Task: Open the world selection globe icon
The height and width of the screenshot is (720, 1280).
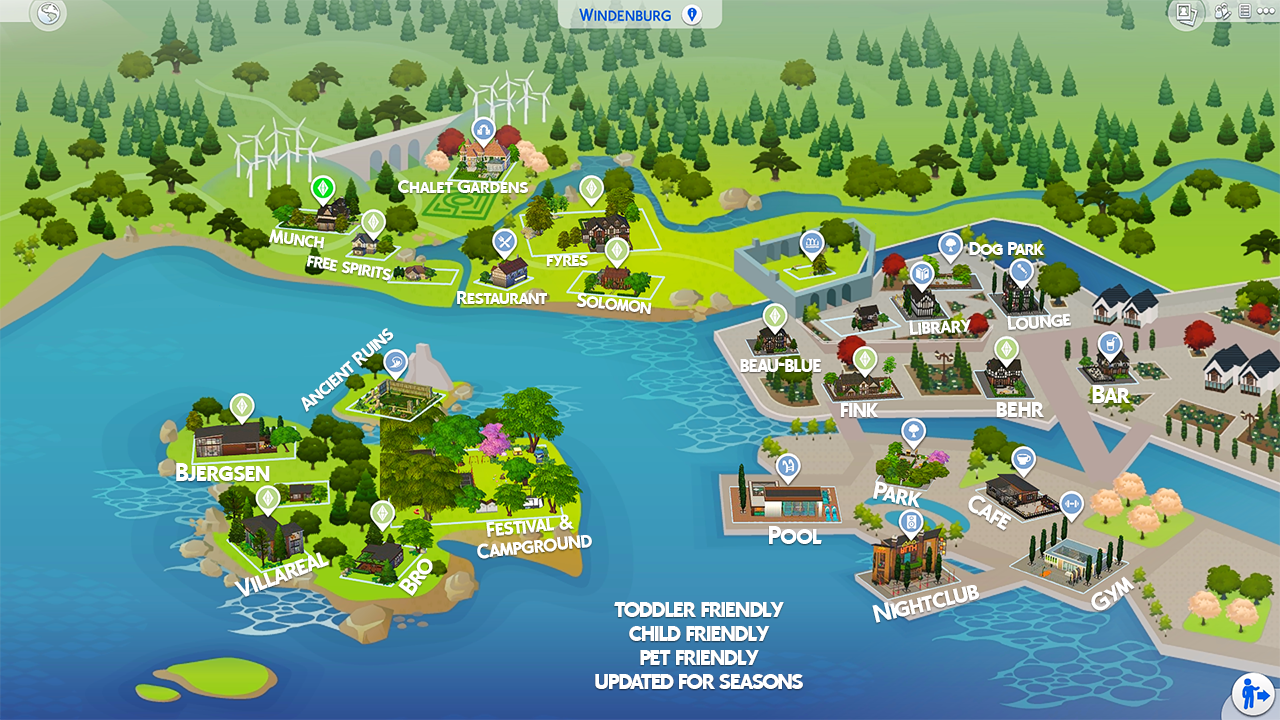Action: (48, 14)
